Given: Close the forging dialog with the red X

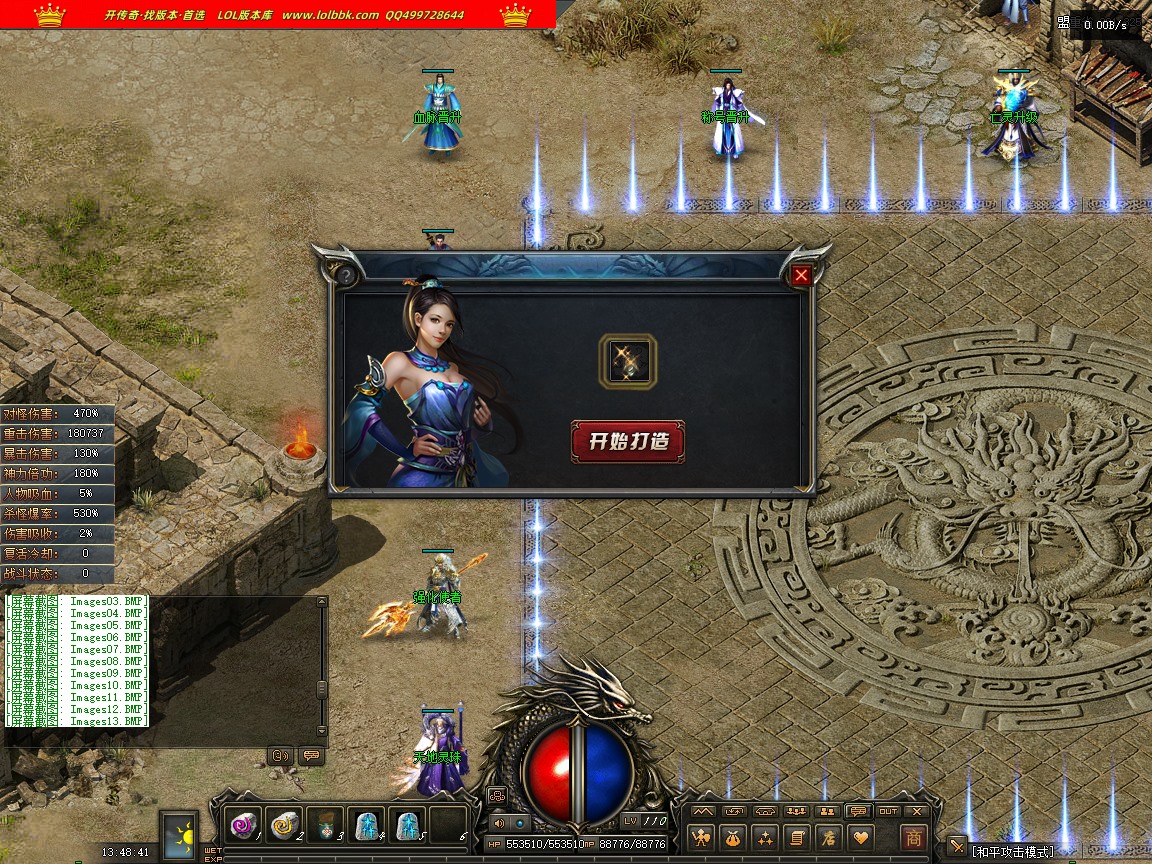Looking at the screenshot, I should pyautogui.click(x=801, y=276).
